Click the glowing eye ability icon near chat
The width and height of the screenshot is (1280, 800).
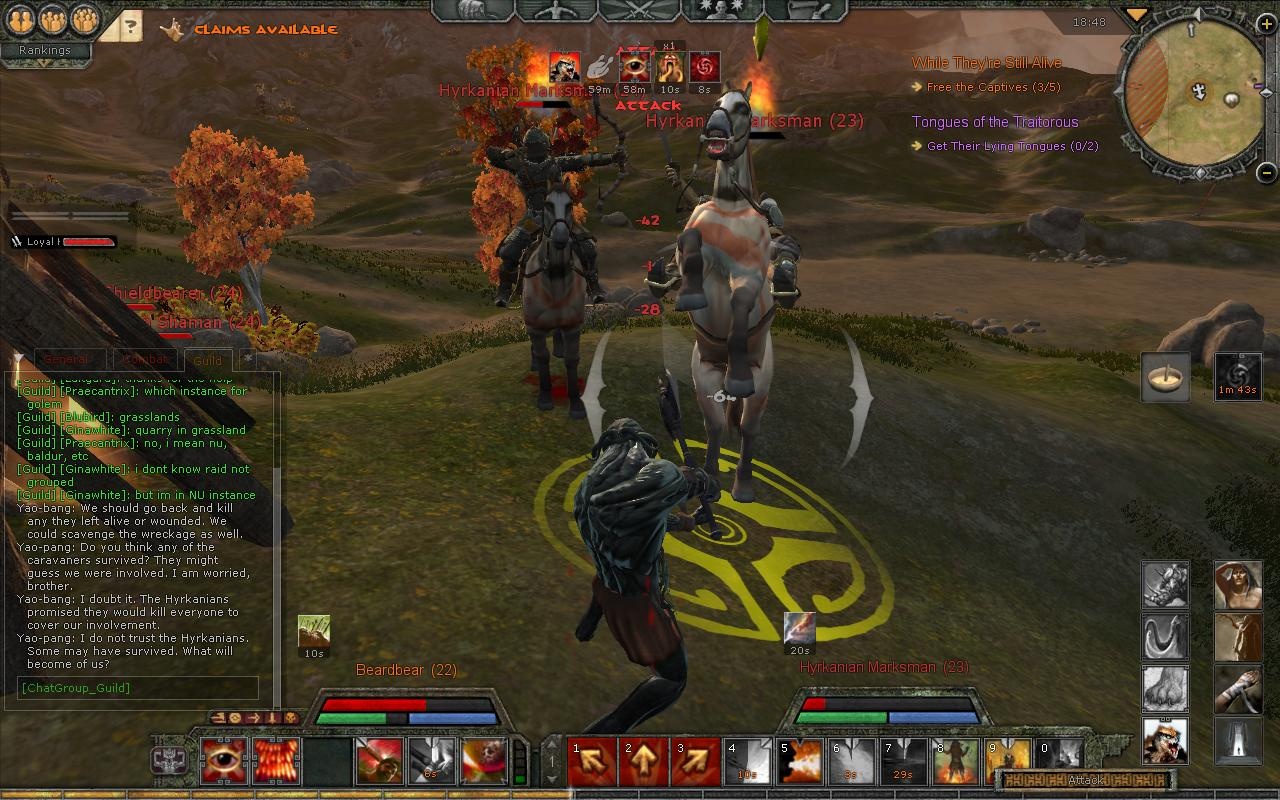[x=224, y=760]
